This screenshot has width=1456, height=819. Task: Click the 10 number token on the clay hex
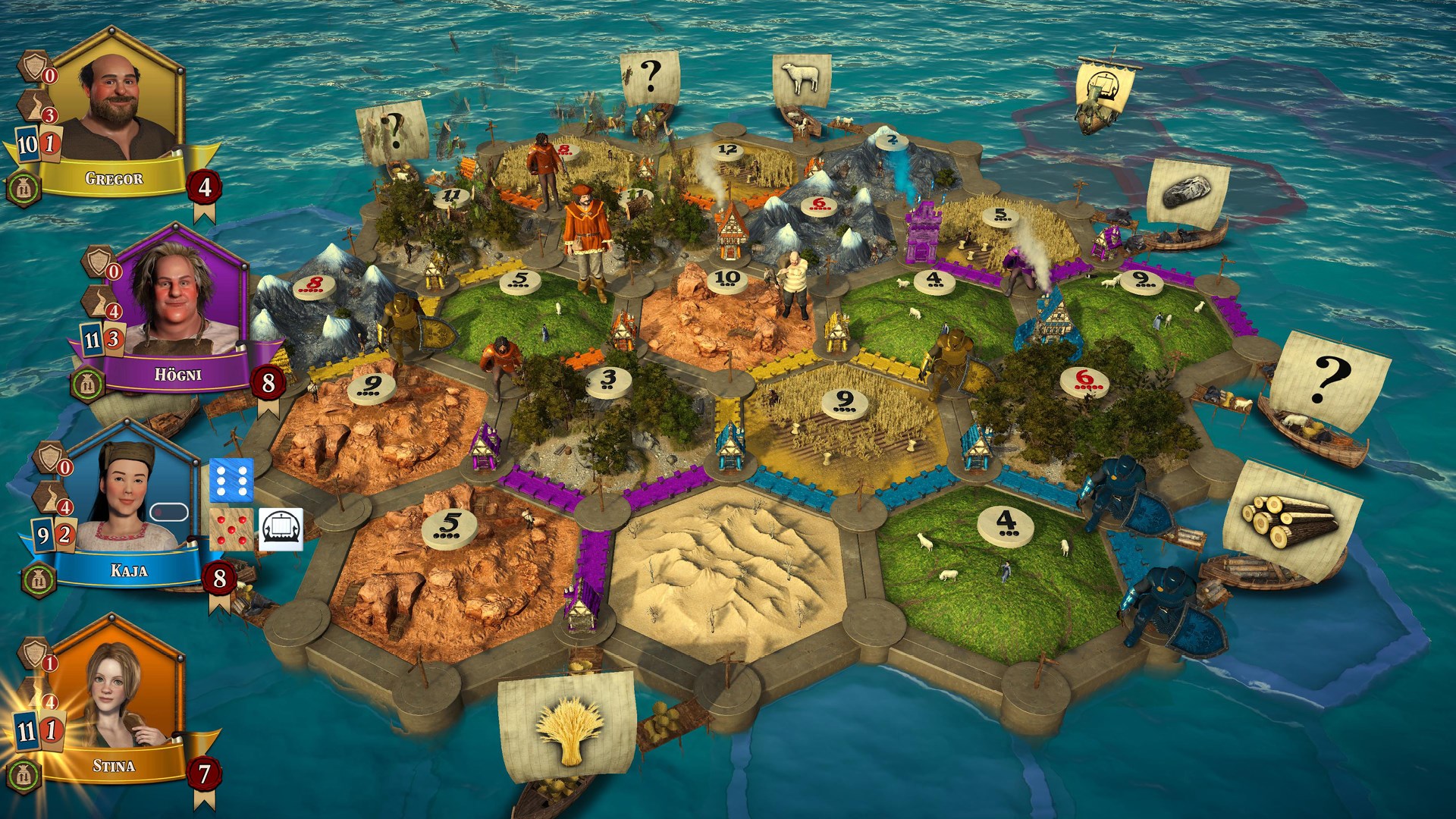726,280
